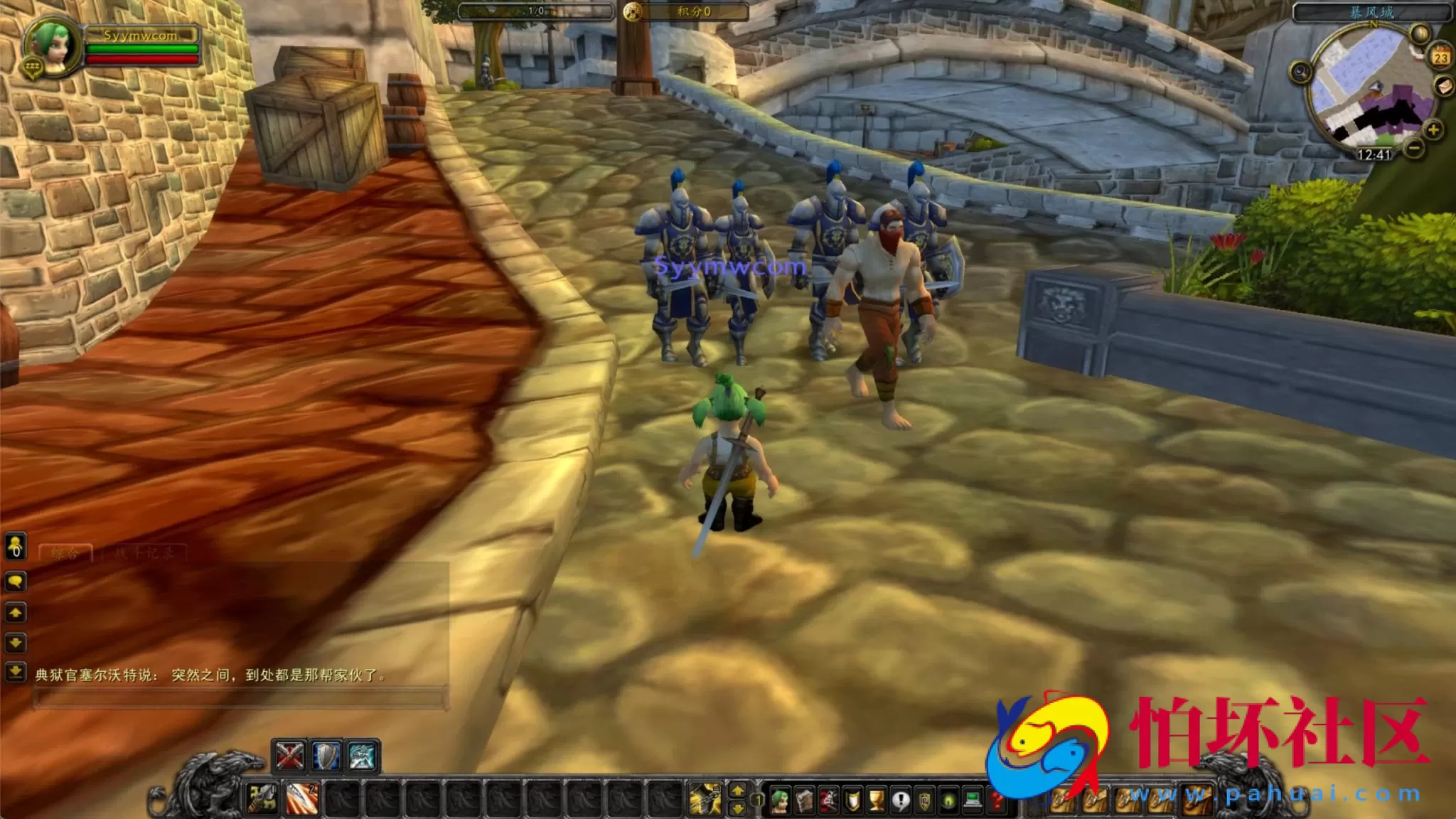Open the mail envelope icon near the minimap
This screenshot has width=1456, height=819.
click(1444, 87)
